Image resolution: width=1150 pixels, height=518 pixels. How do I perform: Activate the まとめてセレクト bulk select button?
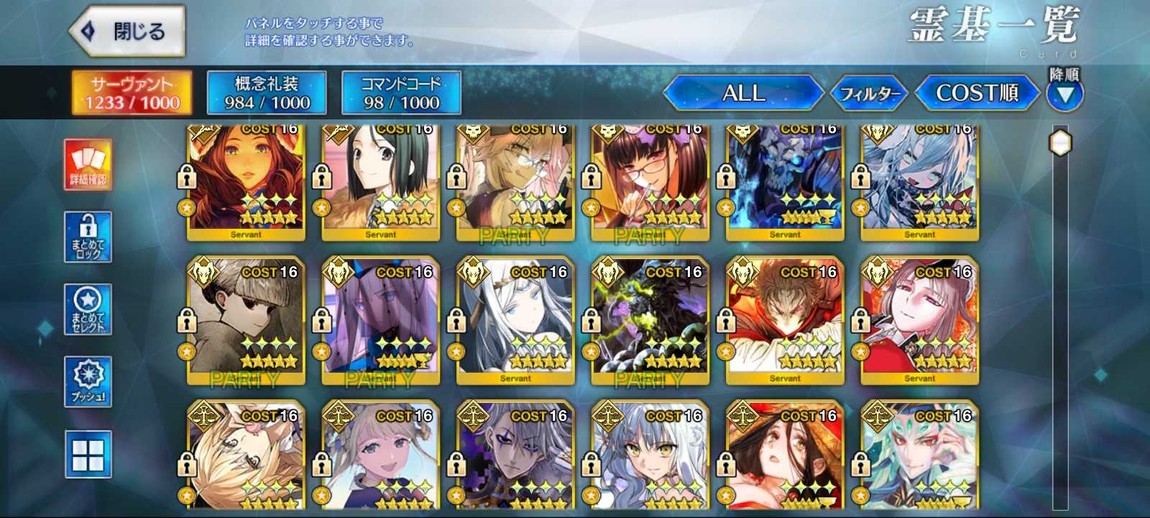(x=88, y=310)
